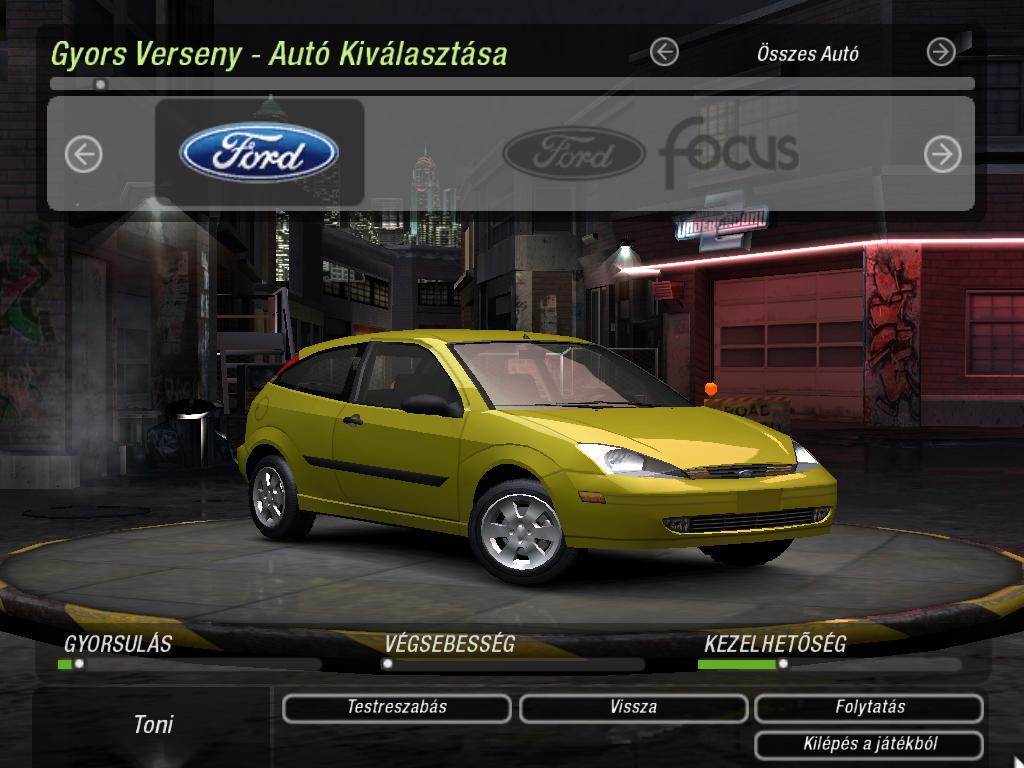Choose the greyed Ford Focus logo
The width and height of the screenshot is (1024, 768).
pyautogui.click(x=651, y=153)
